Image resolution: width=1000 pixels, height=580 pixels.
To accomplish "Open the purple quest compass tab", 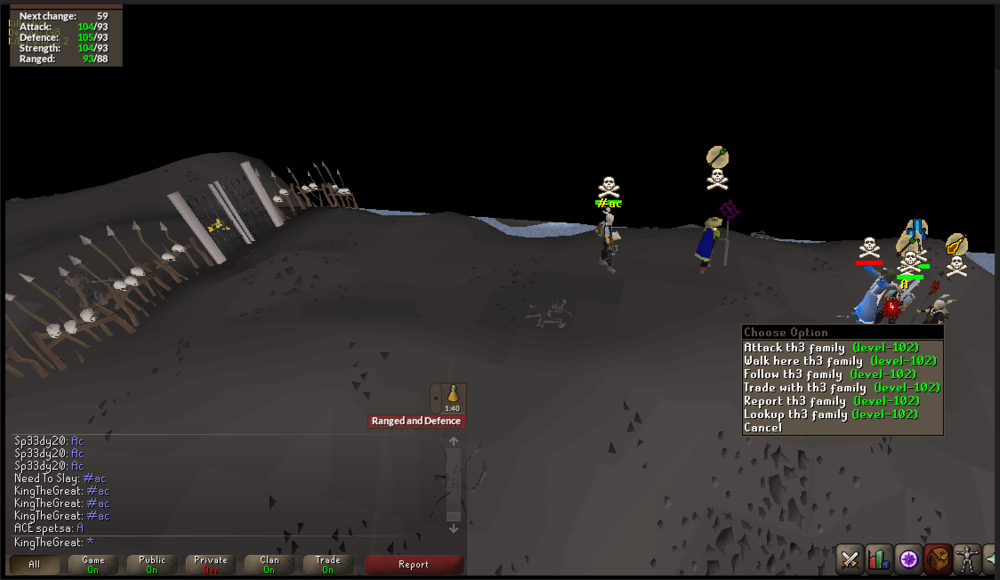I will (x=909, y=558).
